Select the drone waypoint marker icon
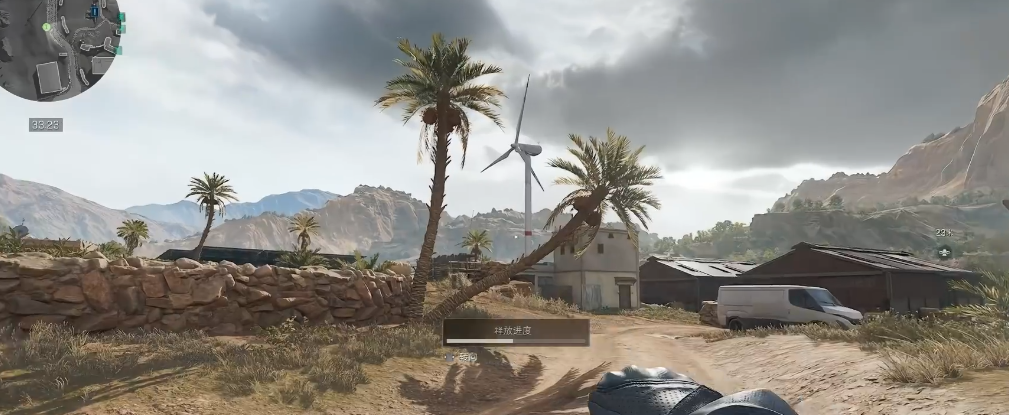 coord(944,251)
